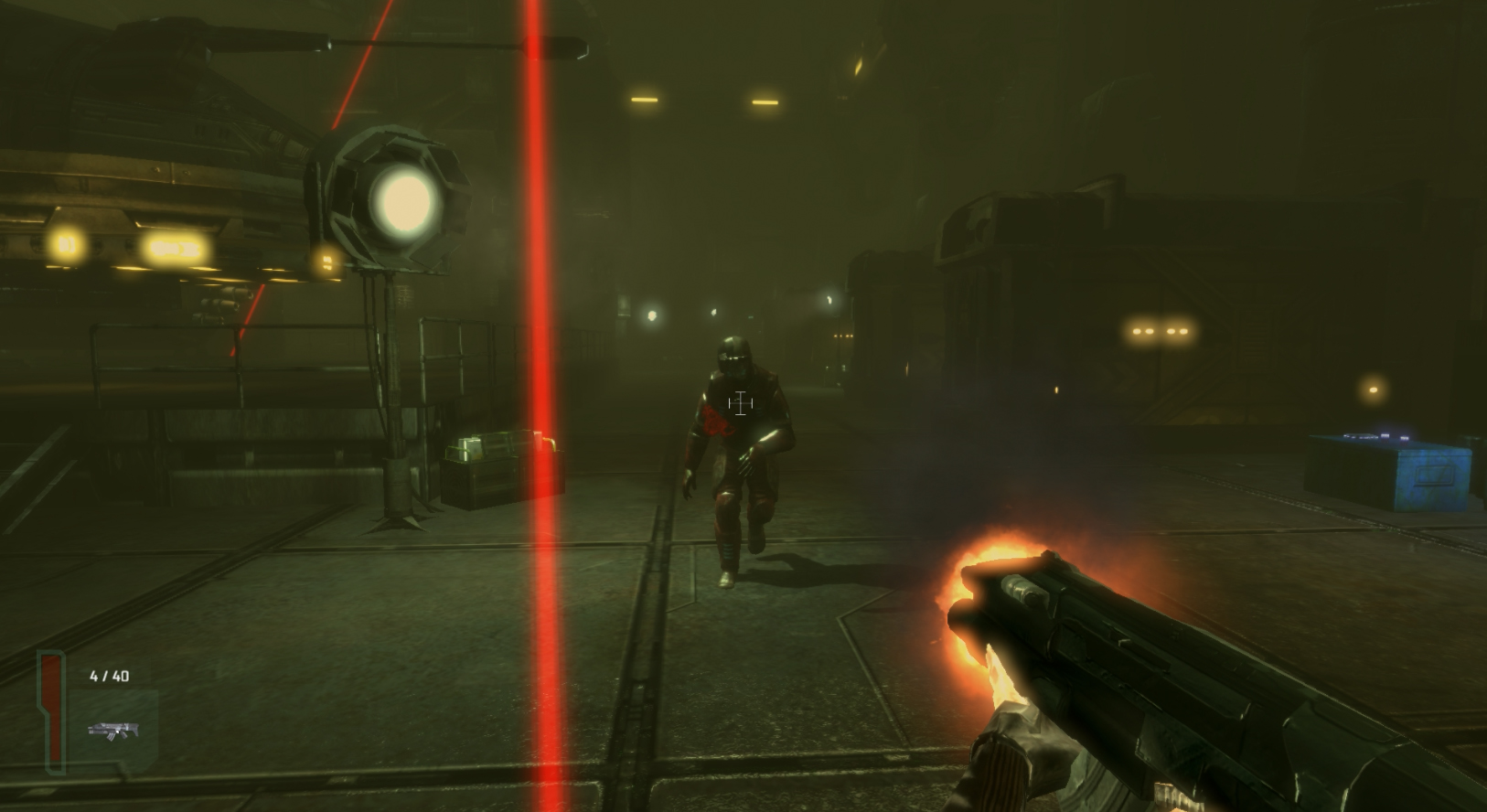This screenshot has height=812, width=1487.
Task: Click the crosshair at screen center
Action: tap(739, 403)
